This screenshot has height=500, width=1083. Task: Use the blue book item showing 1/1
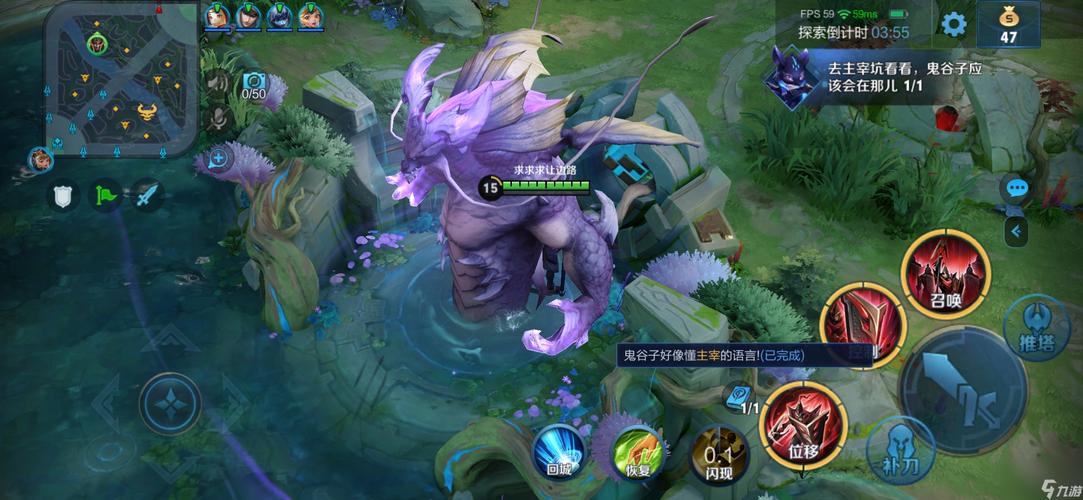coord(742,398)
